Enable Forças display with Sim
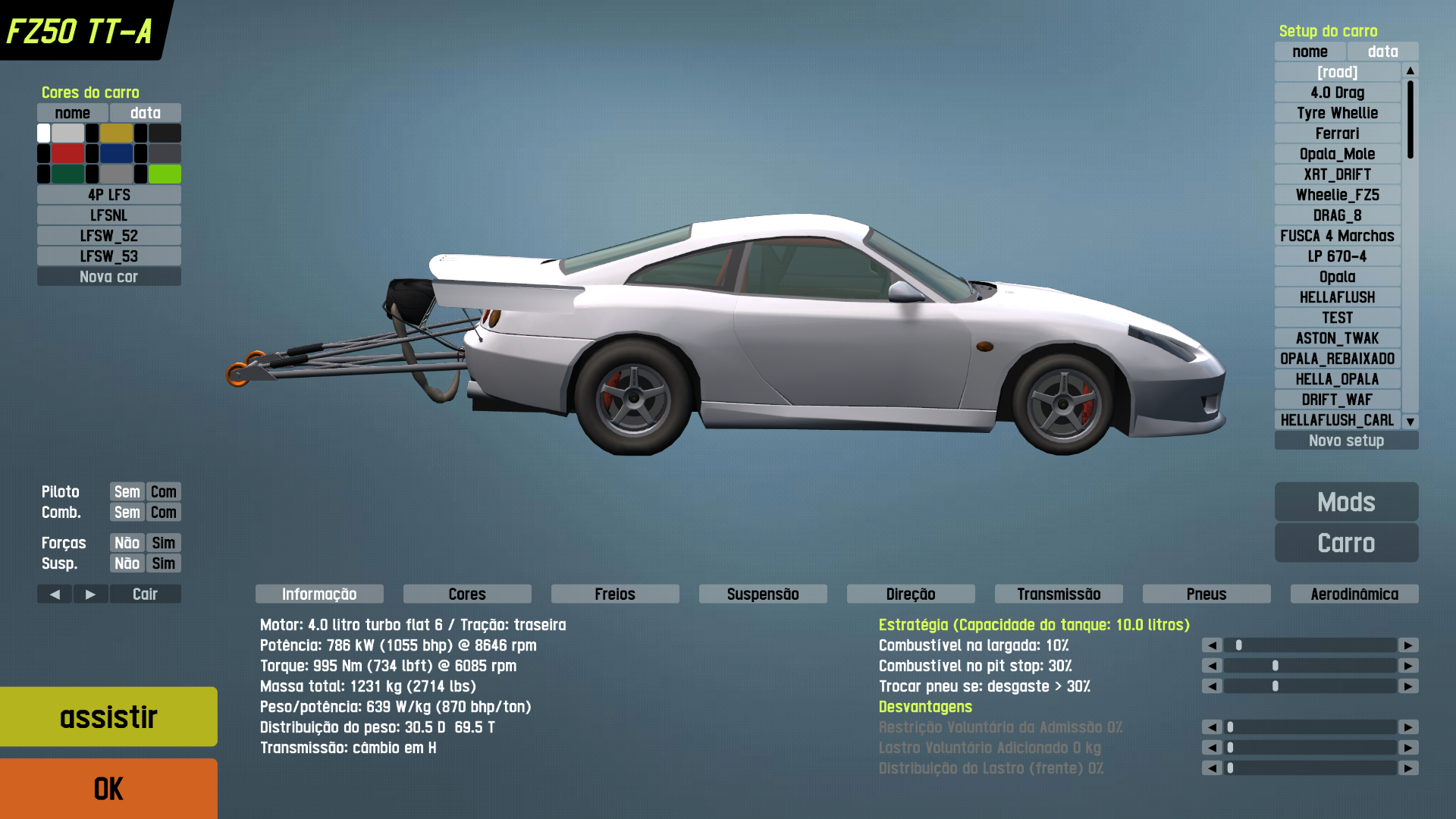 click(x=164, y=543)
